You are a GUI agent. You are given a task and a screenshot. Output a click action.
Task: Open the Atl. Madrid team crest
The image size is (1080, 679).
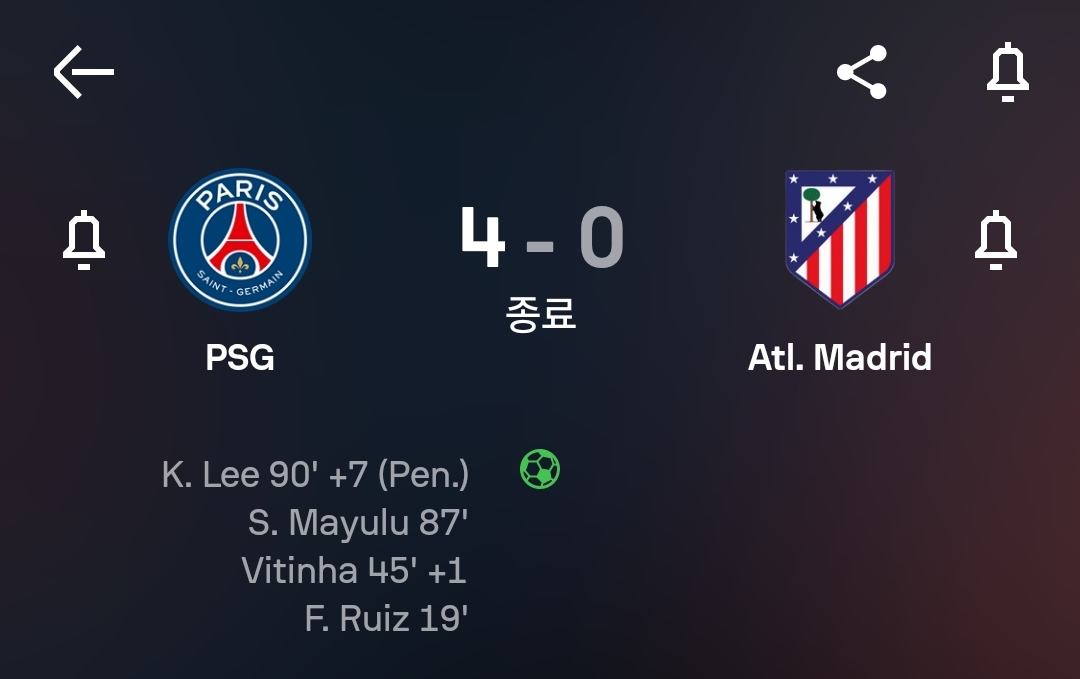[x=839, y=240]
